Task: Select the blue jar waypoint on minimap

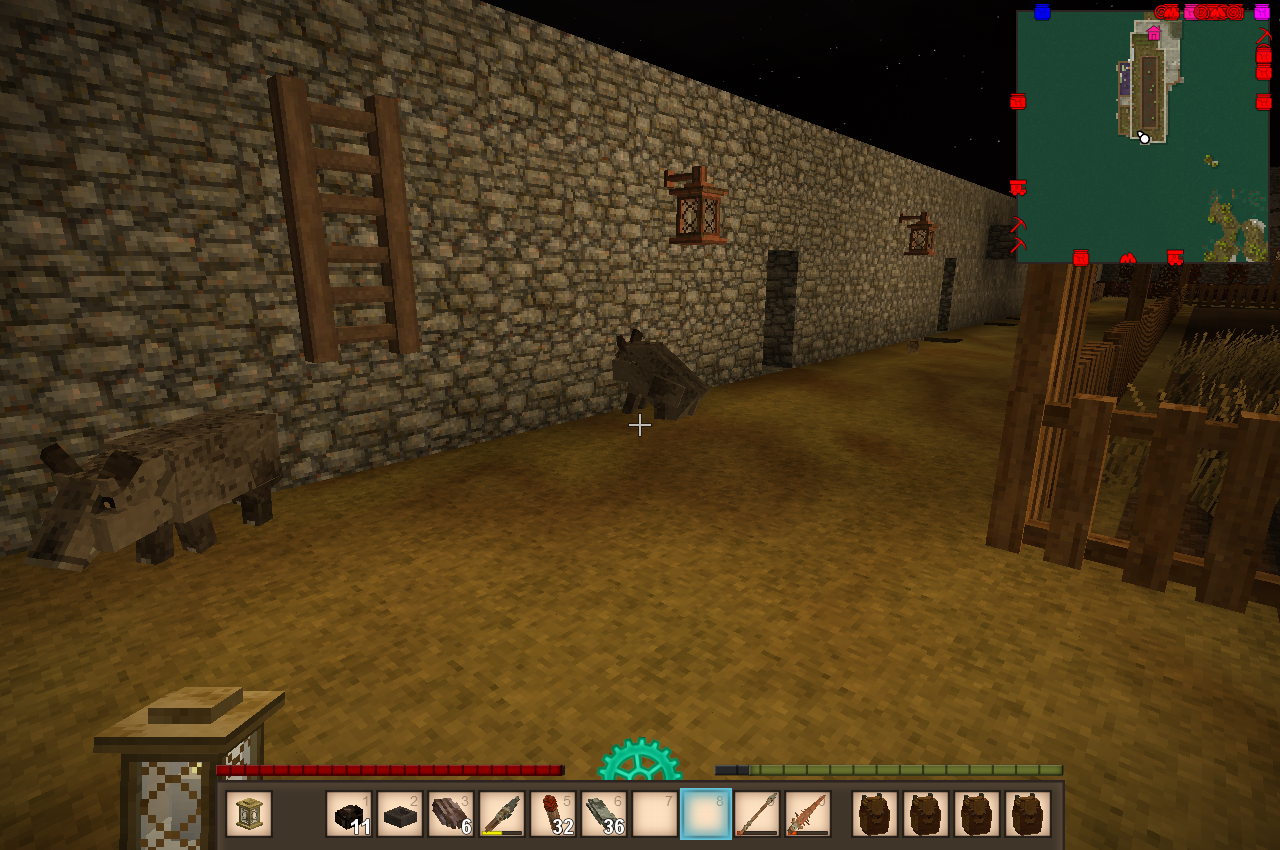Action: (x=1042, y=12)
